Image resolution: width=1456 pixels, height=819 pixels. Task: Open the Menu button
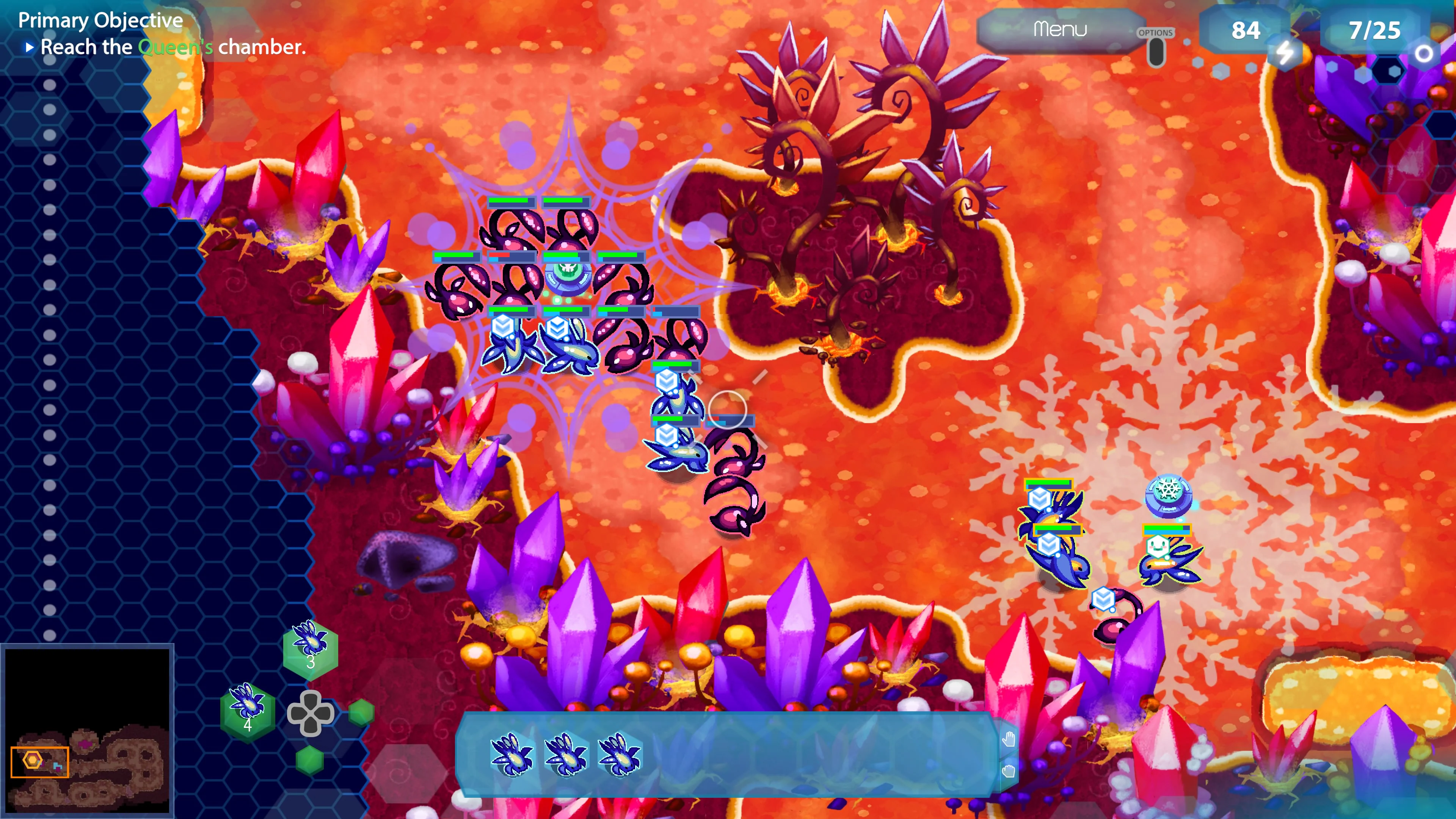pyautogui.click(x=1059, y=30)
